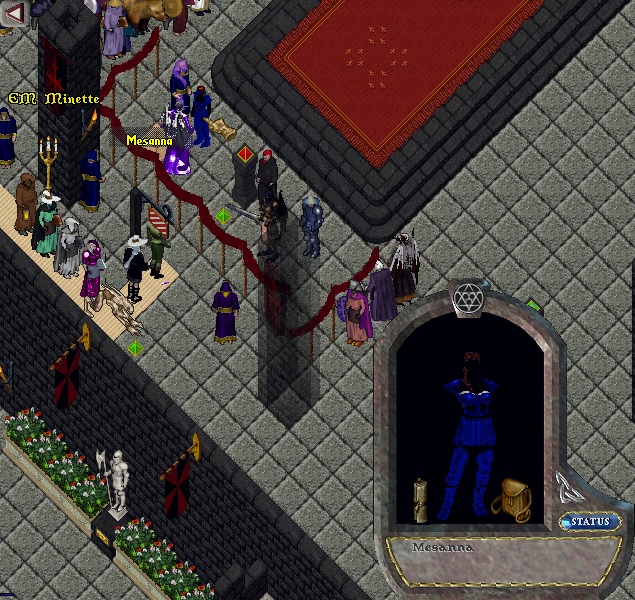Open the Status window from the paperdoll
The width and height of the screenshot is (635, 600).
[590, 522]
